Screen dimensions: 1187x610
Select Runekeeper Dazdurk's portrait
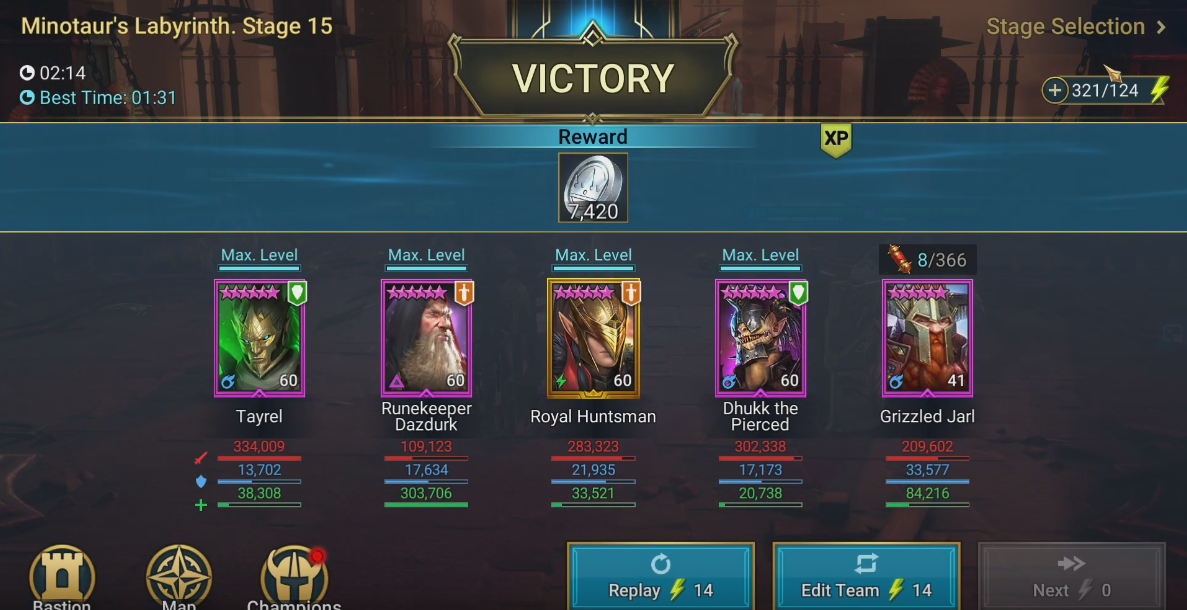tap(427, 338)
